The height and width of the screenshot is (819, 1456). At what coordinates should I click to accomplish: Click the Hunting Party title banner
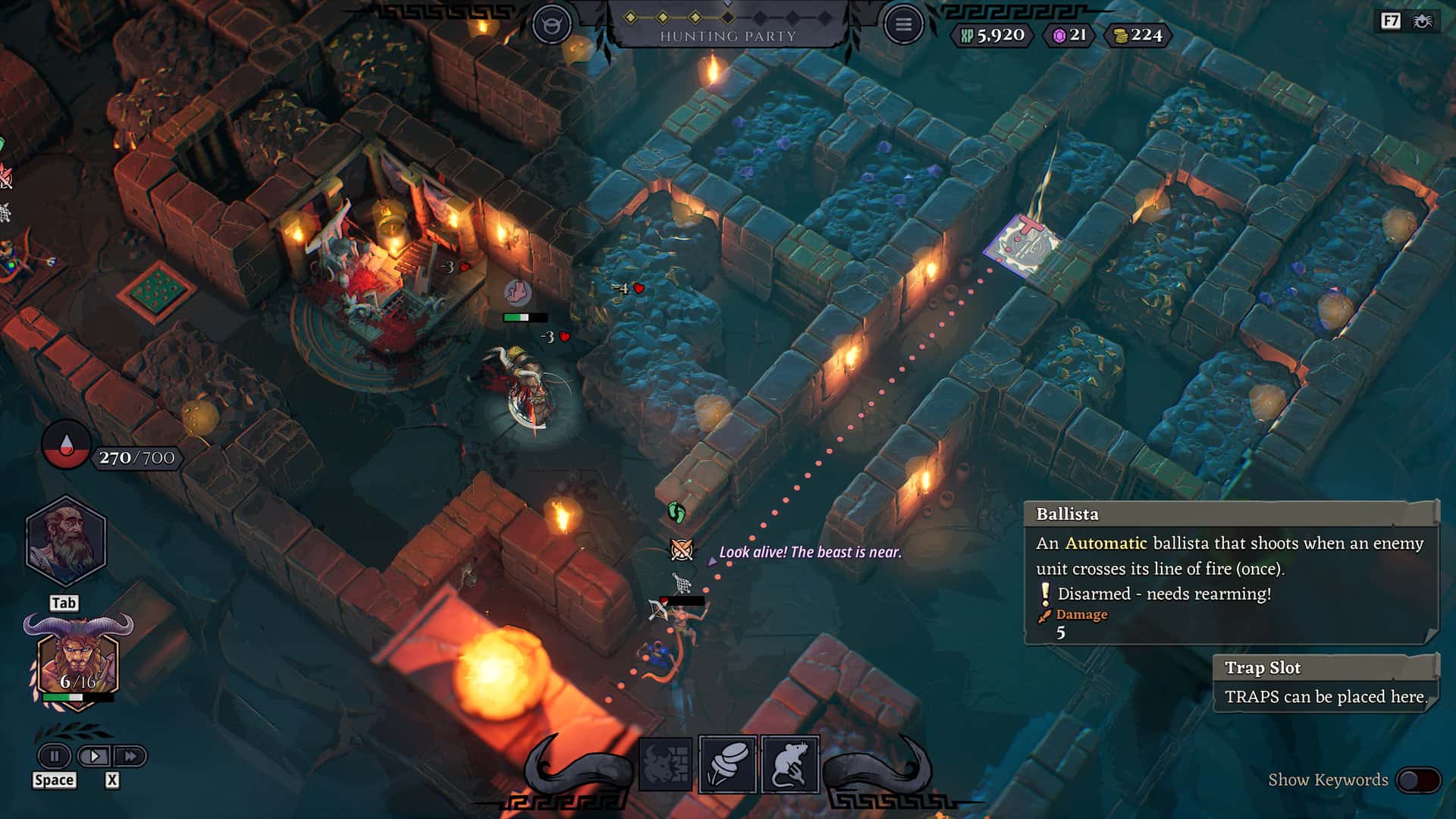pos(729,33)
